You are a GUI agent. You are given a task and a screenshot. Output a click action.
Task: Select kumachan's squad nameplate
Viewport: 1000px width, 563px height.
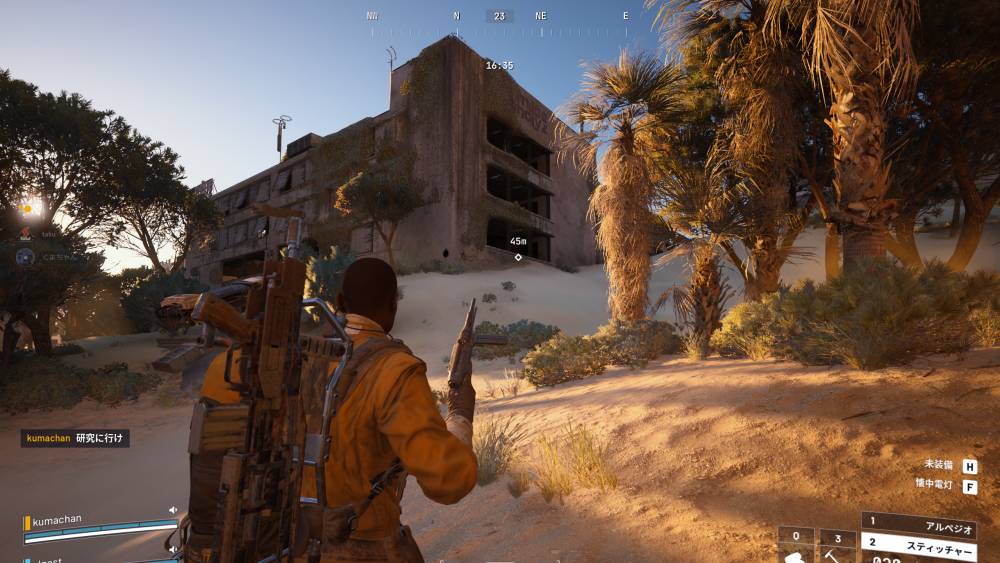click(x=58, y=521)
